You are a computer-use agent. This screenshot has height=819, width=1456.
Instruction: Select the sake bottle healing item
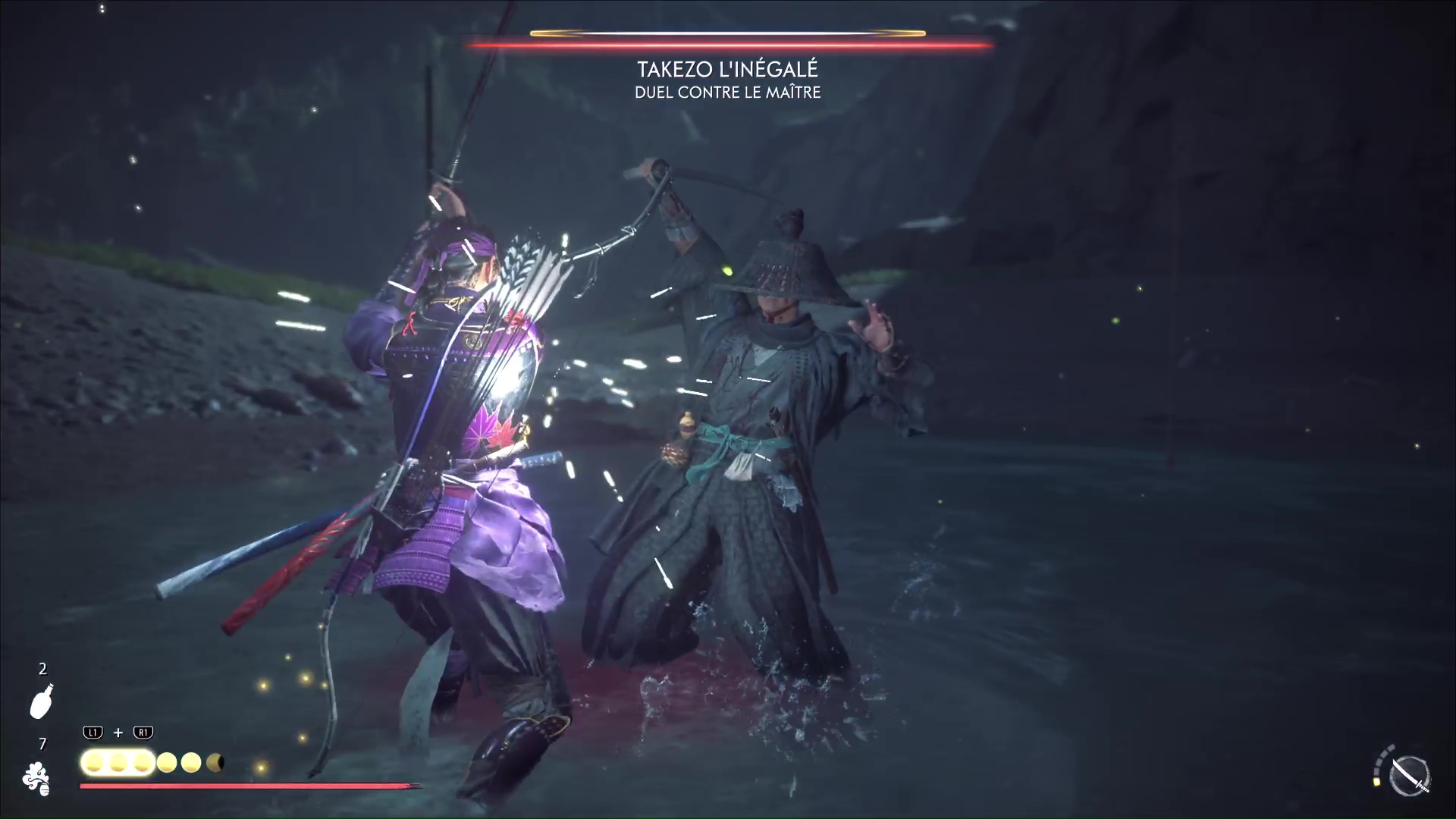coord(42,701)
